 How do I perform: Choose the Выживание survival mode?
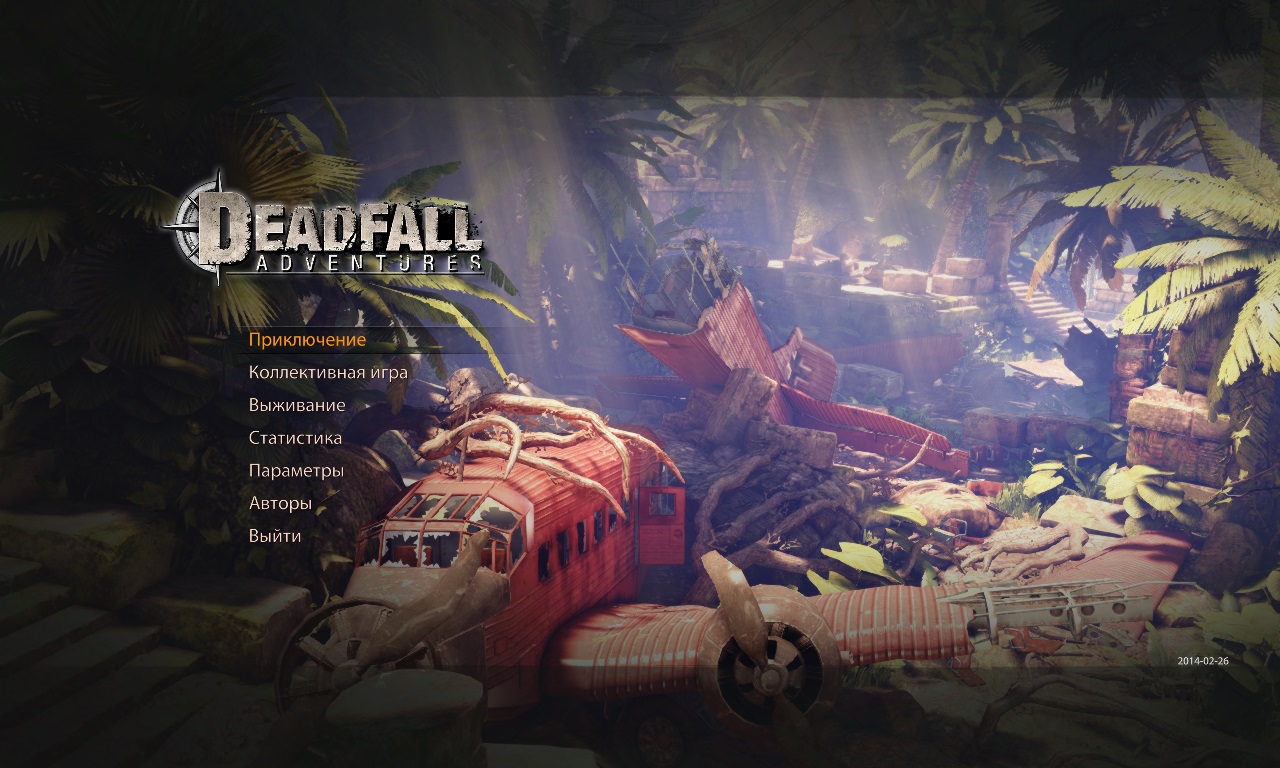(x=297, y=405)
